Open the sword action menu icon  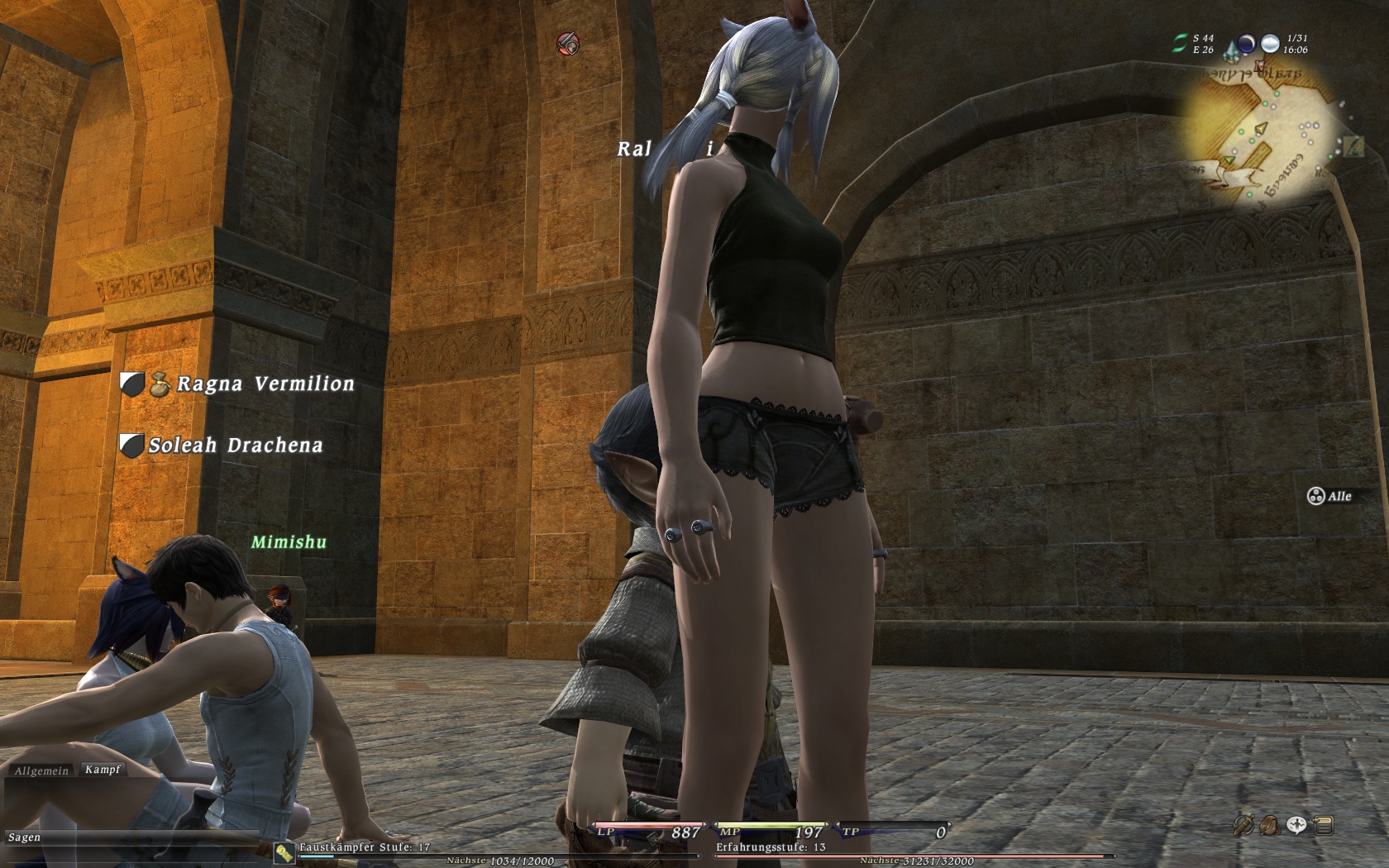[1243, 825]
